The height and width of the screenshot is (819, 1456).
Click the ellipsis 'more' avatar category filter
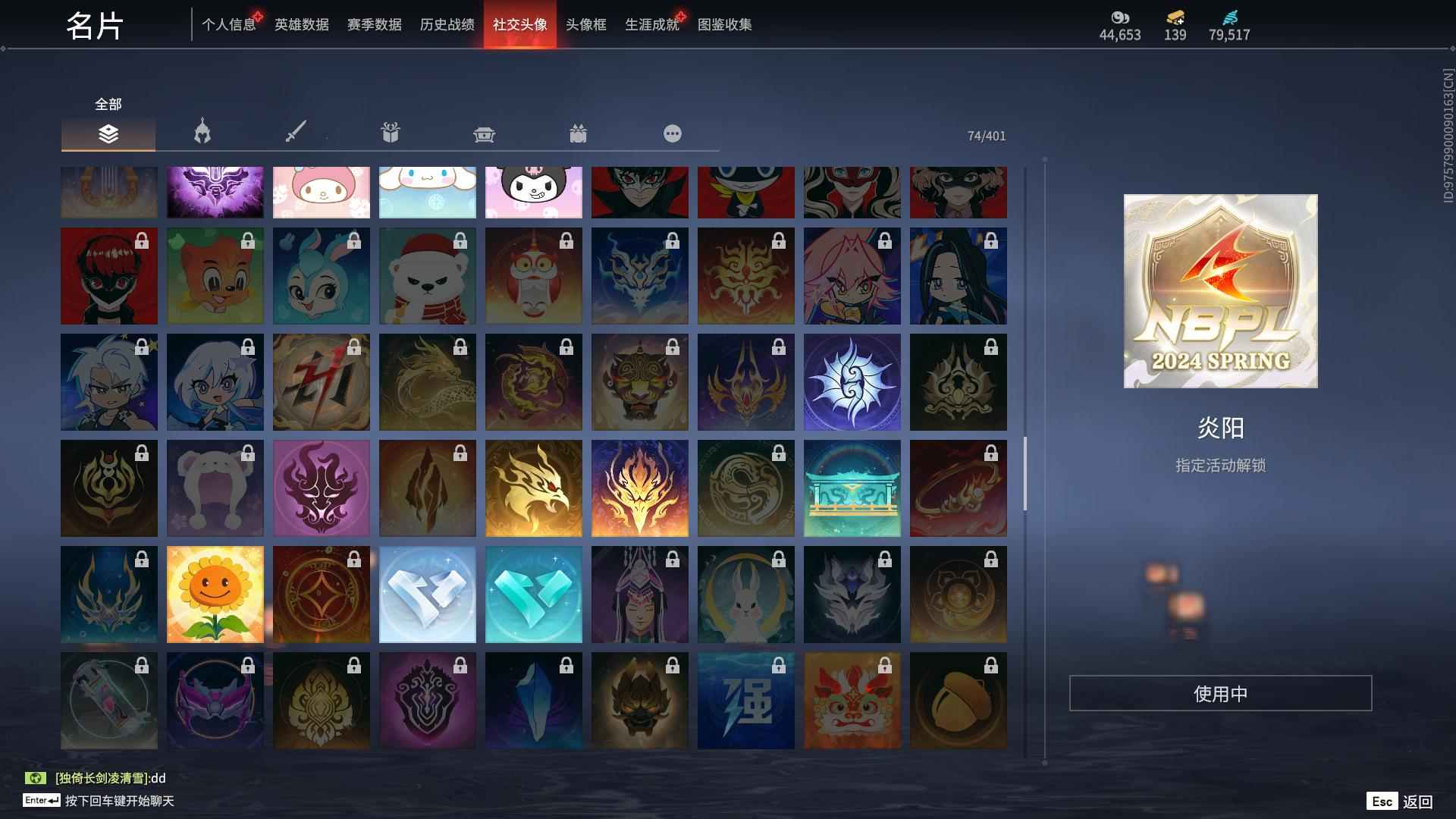pos(672,133)
